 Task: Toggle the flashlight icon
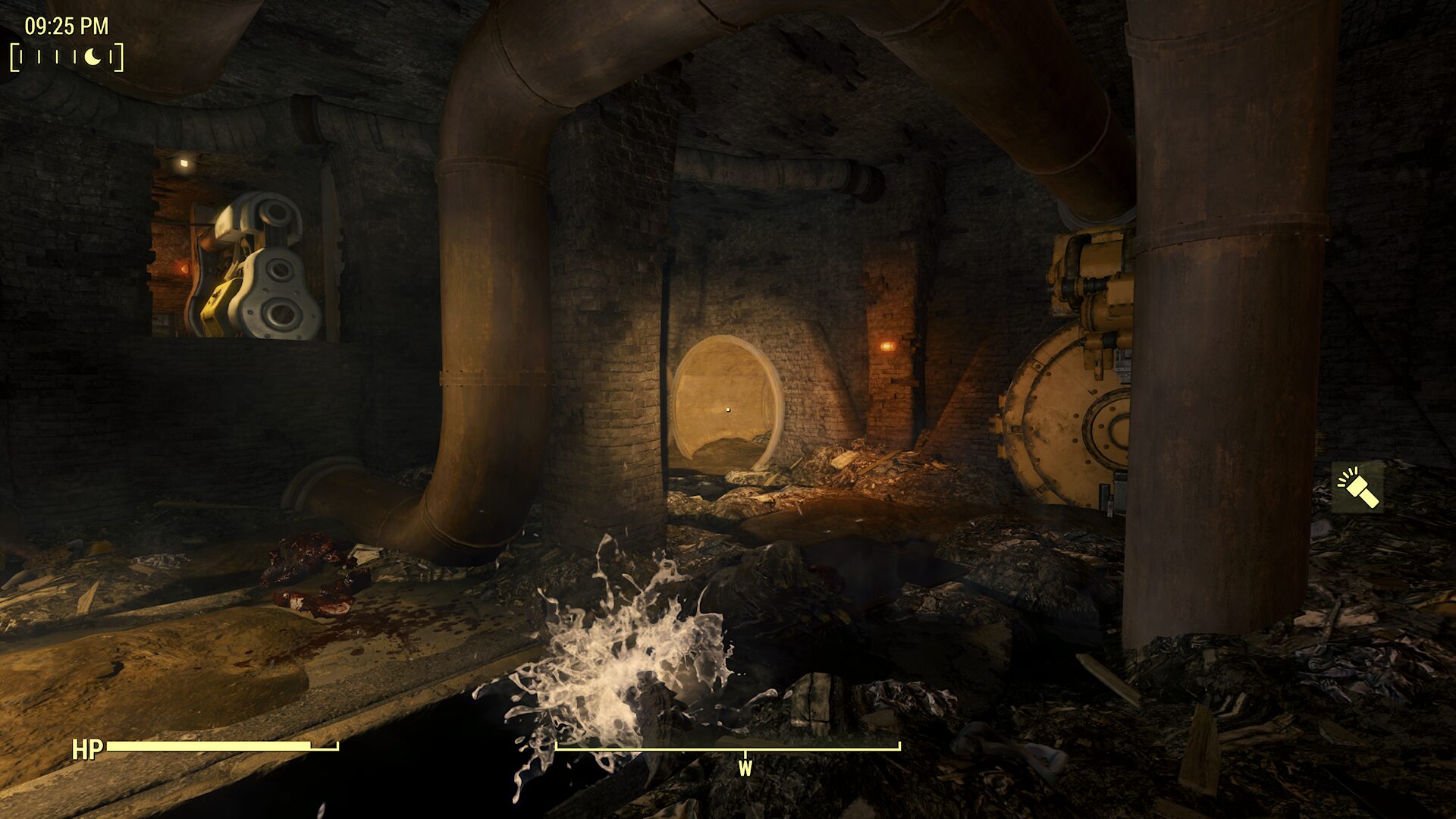(1357, 488)
